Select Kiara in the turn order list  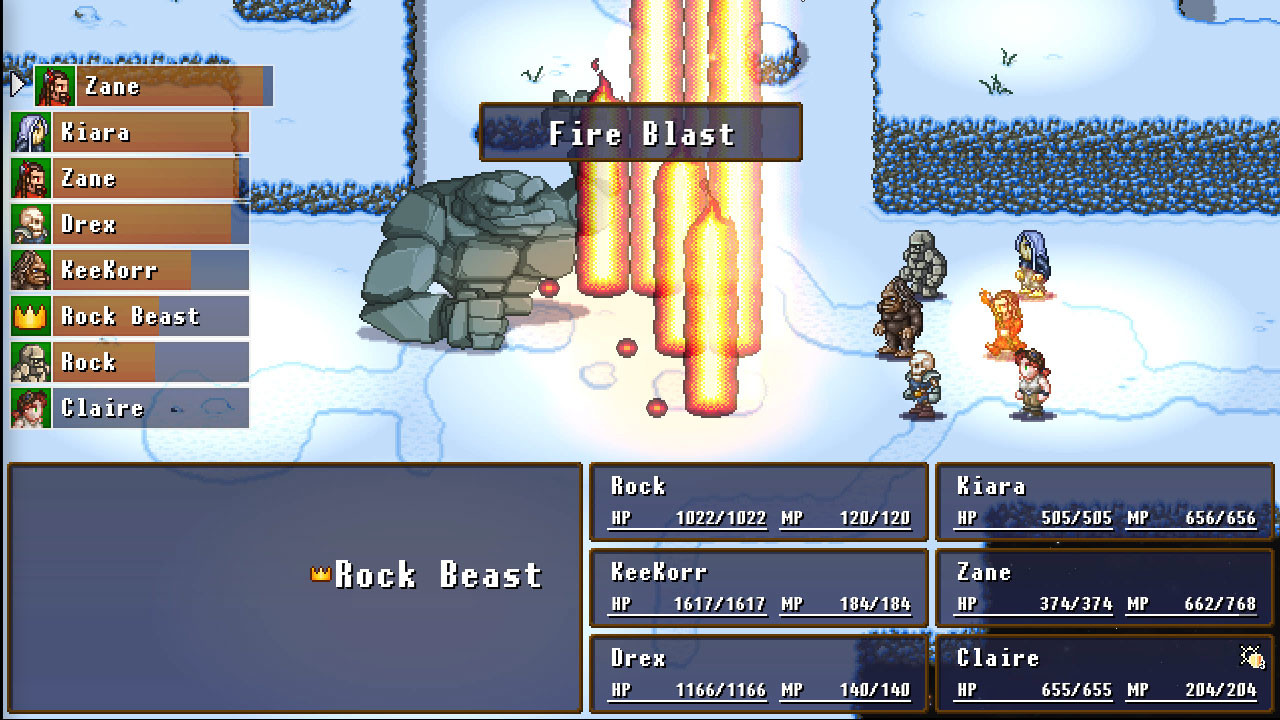(x=130, y=133)
